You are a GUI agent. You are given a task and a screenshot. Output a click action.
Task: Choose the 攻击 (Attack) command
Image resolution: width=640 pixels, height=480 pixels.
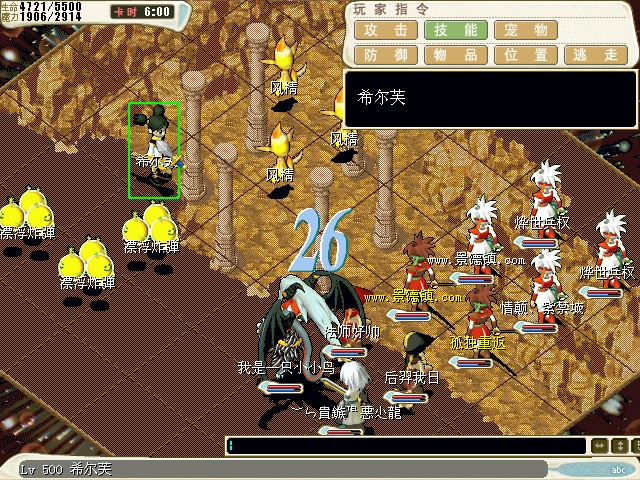click(386, 30)
